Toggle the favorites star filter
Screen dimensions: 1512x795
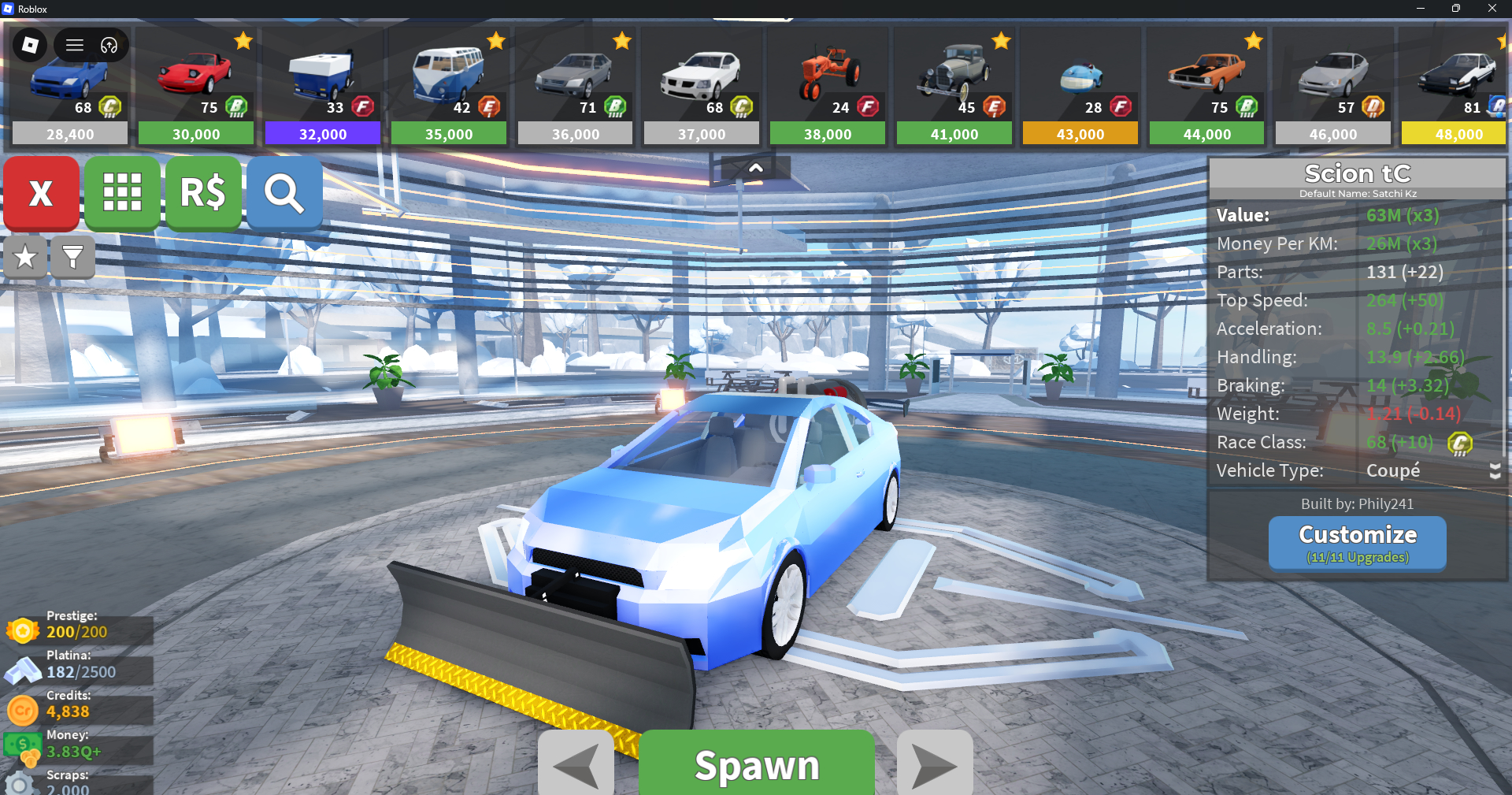[25, 257]
